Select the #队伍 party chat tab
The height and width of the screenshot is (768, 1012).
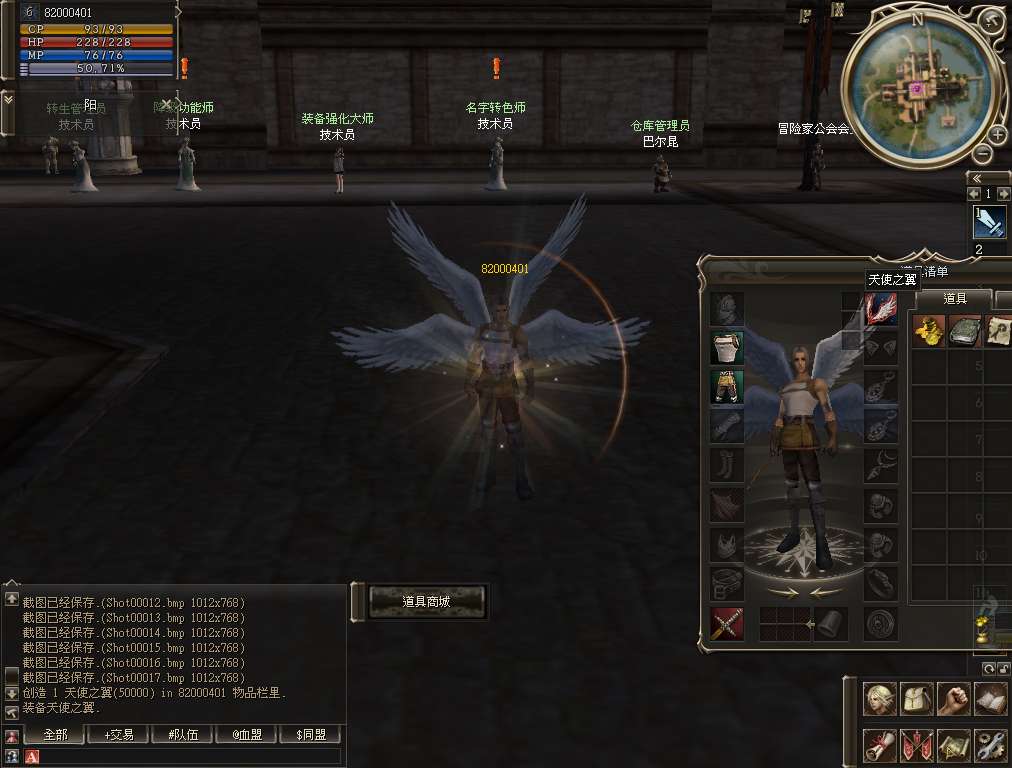click(x=182, y=735)
